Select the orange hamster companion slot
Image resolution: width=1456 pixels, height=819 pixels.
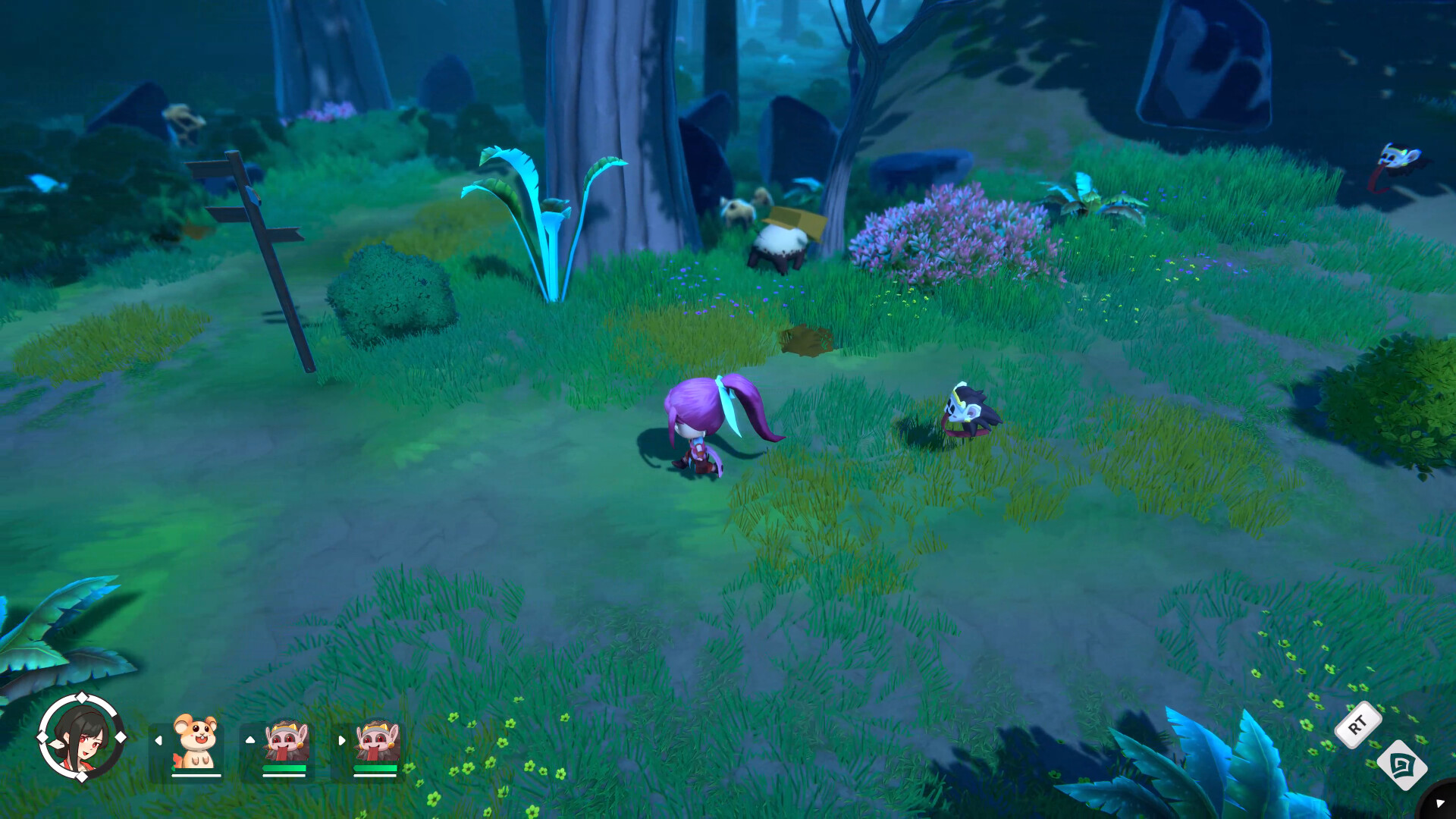(195, 742)
